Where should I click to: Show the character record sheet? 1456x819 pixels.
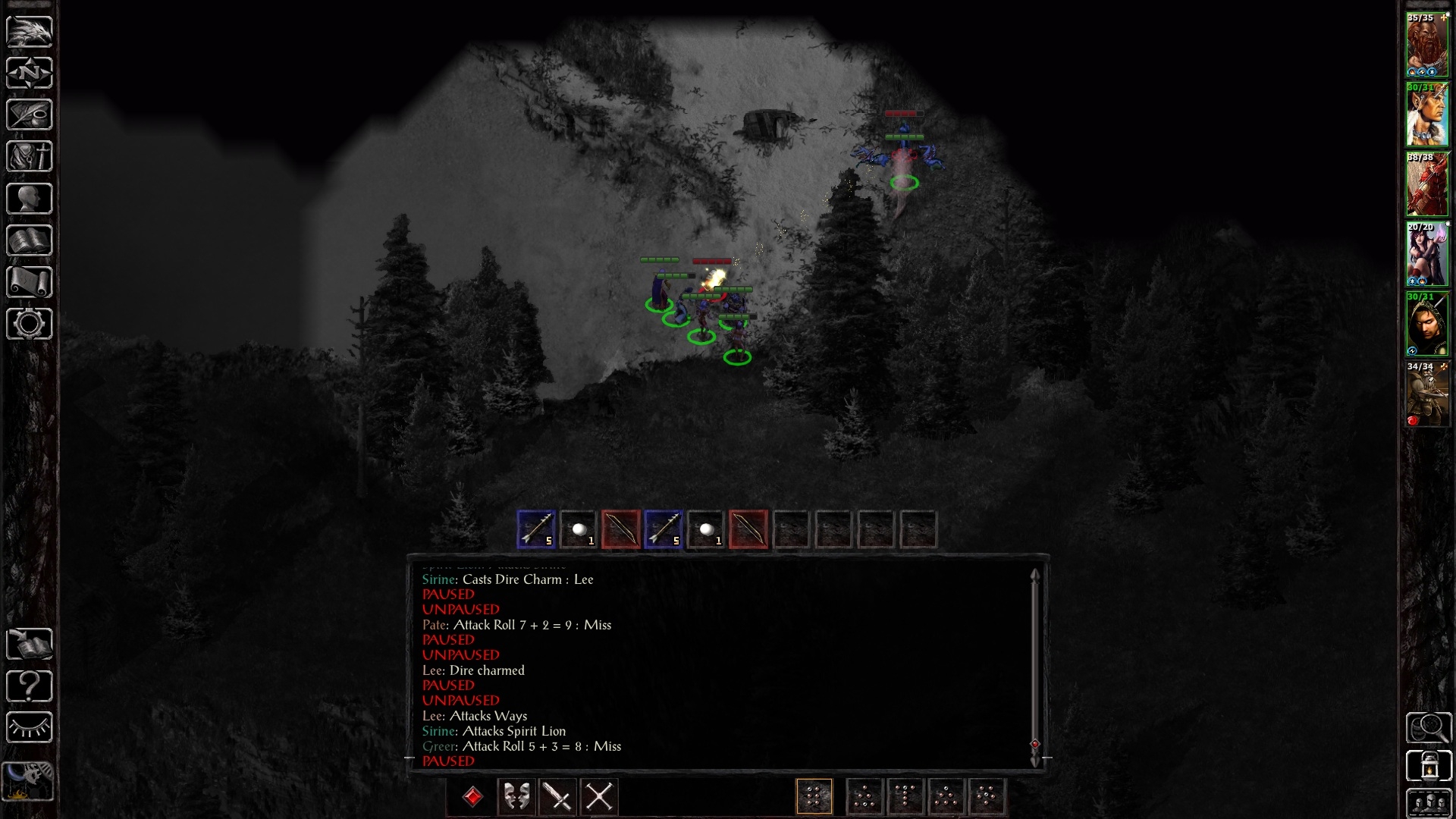30,199
